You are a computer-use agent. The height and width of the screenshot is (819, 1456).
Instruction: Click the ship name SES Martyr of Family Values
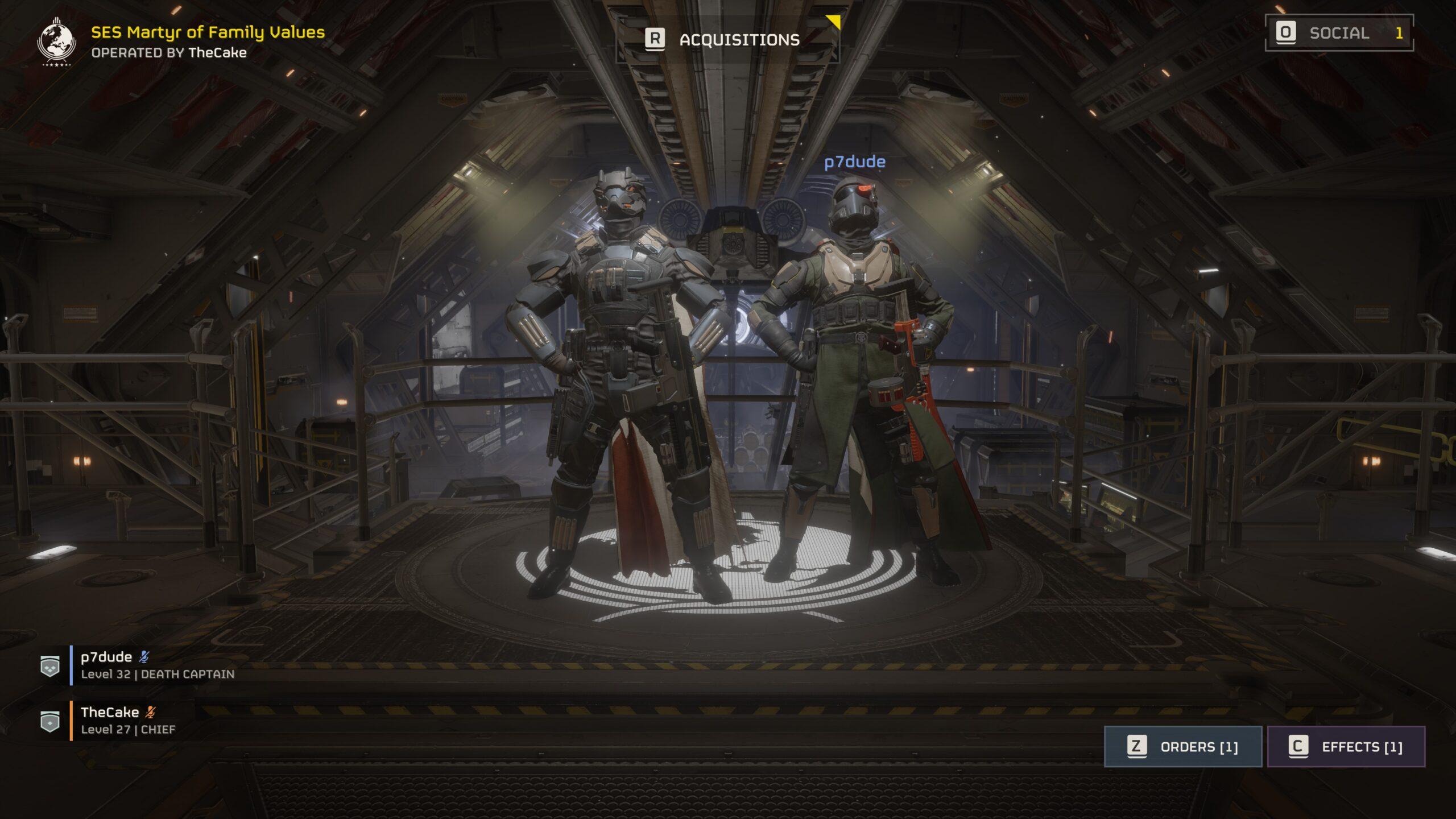click(x=205, y=33)
